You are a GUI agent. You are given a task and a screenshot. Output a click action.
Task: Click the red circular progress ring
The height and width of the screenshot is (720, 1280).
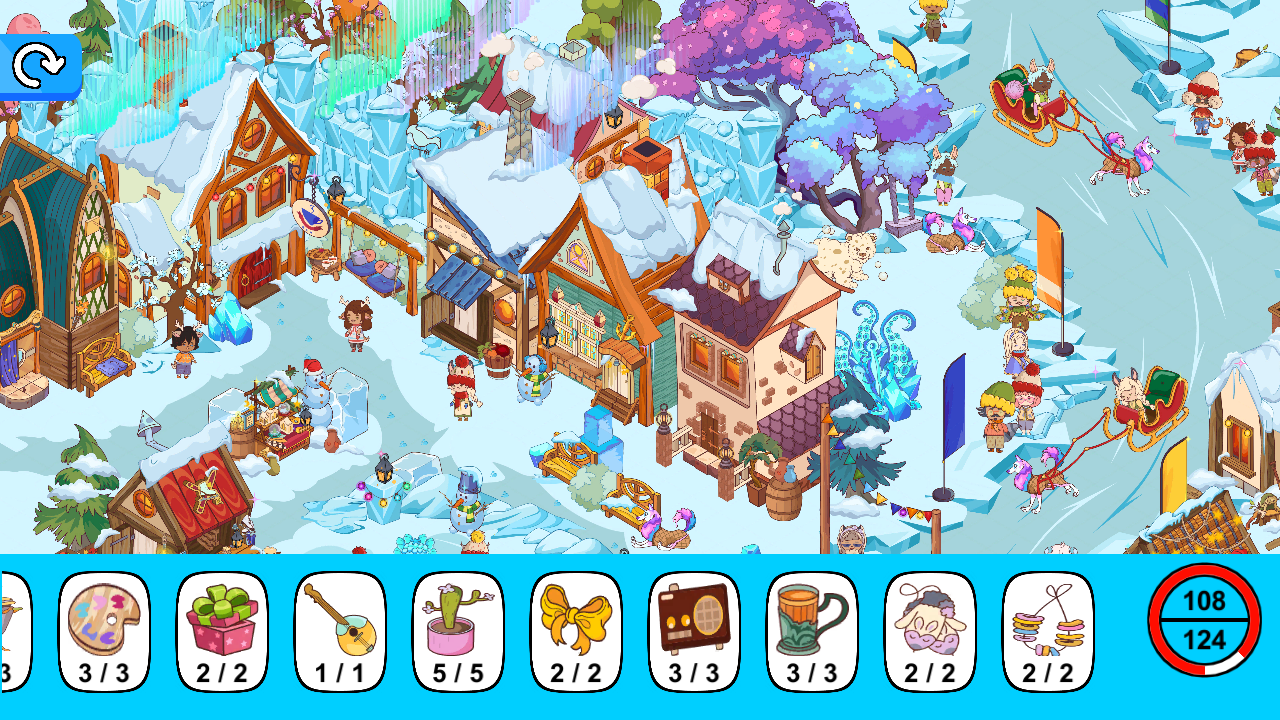tap(1205, 620)
